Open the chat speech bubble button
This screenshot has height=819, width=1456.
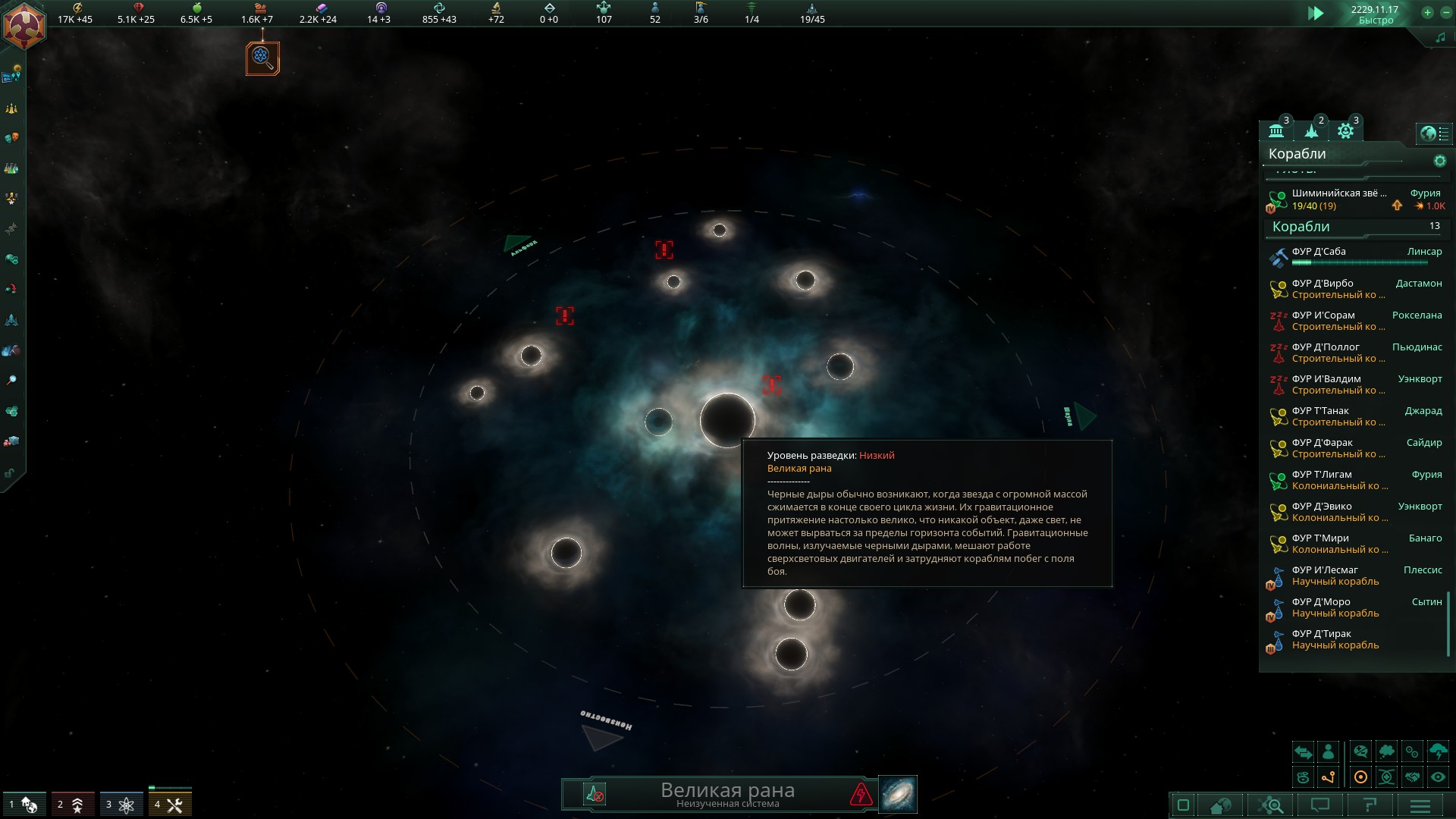[1320, 805]
